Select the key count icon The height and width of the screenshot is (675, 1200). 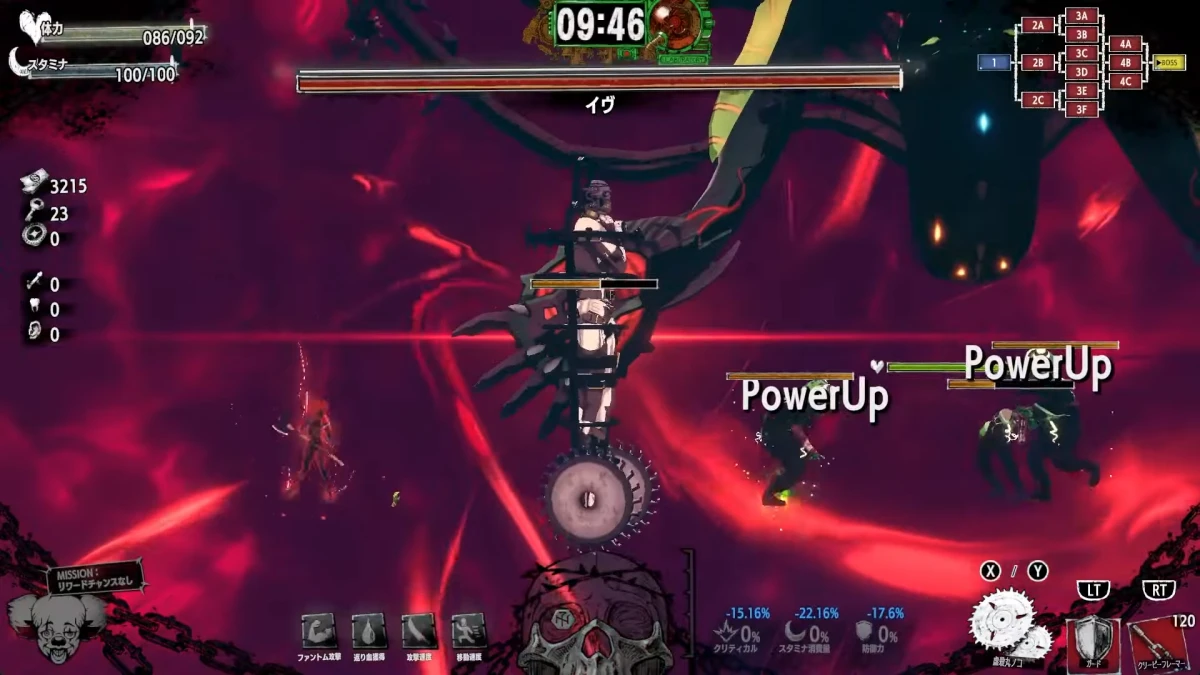(32, 212)
